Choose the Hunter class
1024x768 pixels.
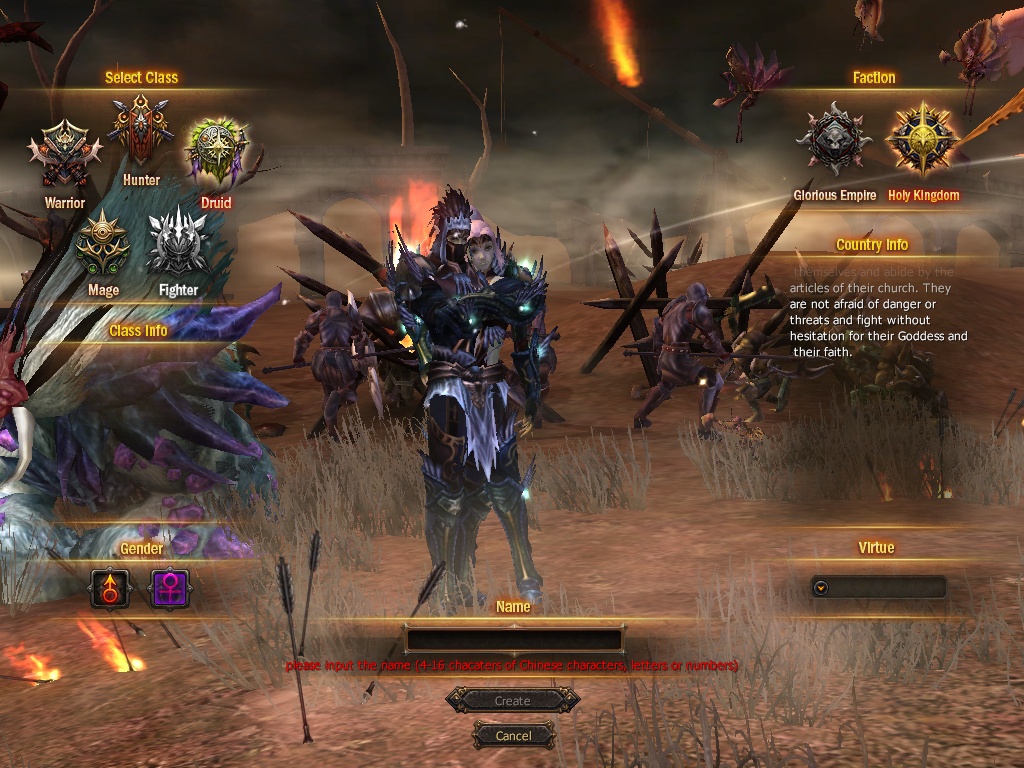[141, 130]
